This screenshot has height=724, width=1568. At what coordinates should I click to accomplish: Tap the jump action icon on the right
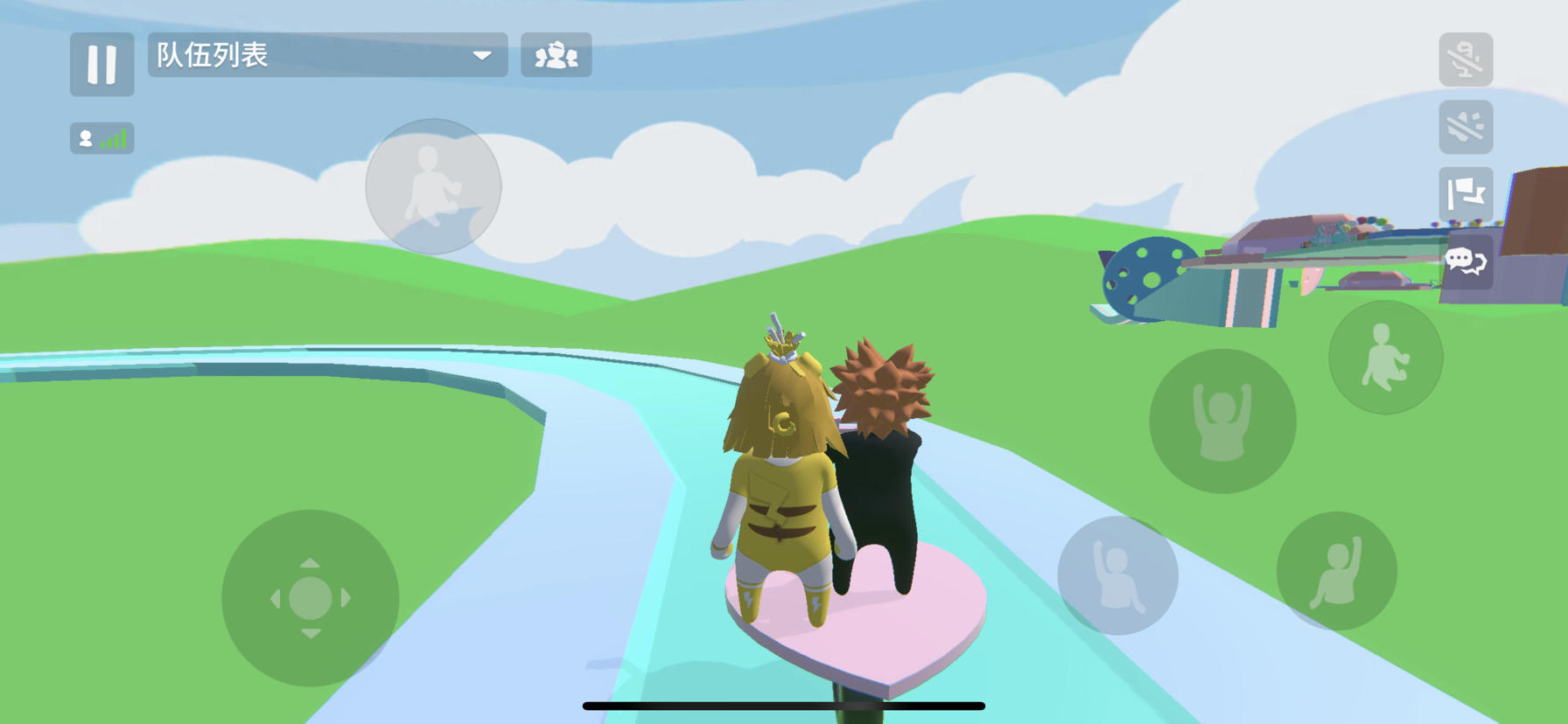pos(1384,357)
